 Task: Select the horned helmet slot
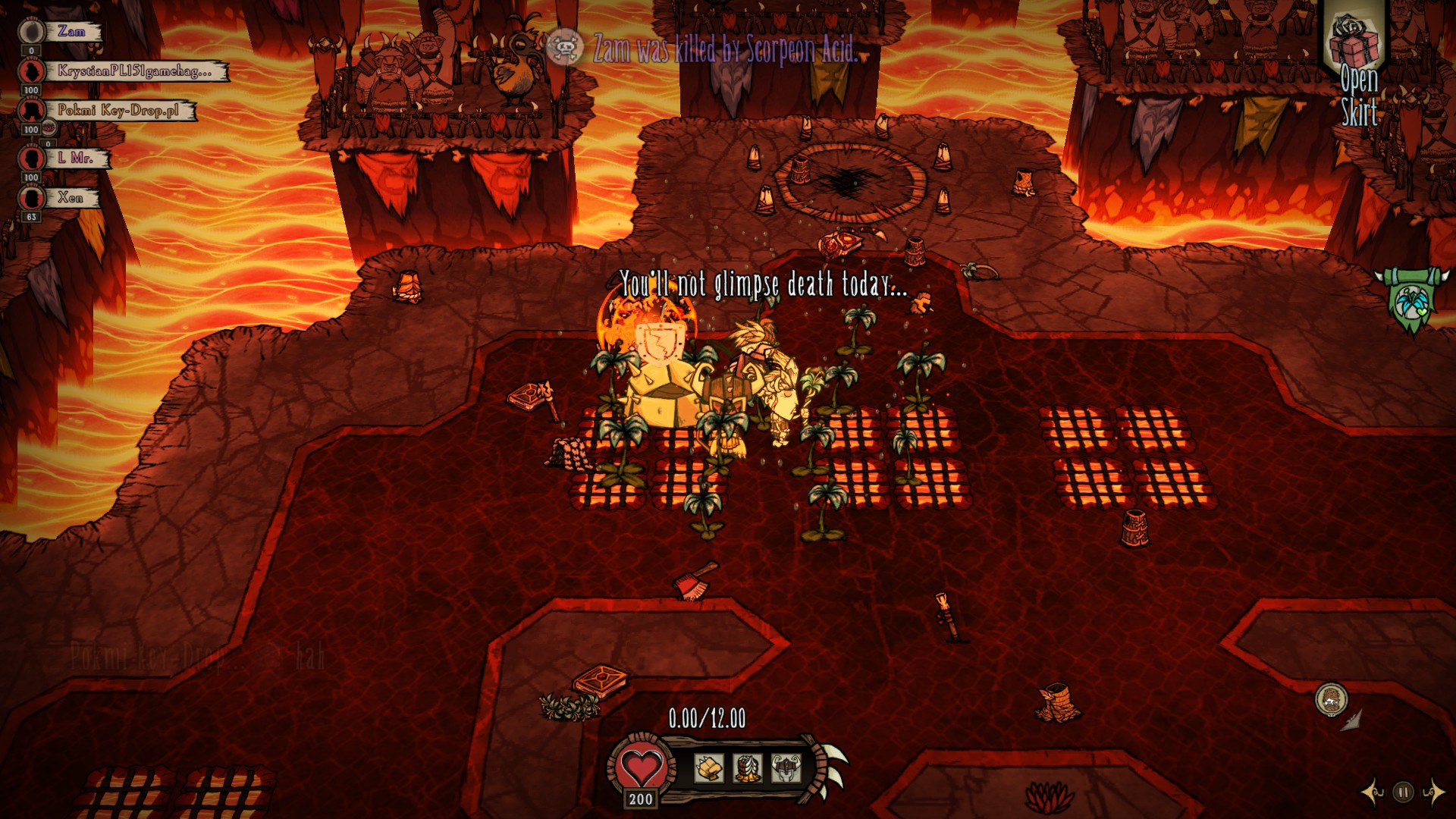786,769
